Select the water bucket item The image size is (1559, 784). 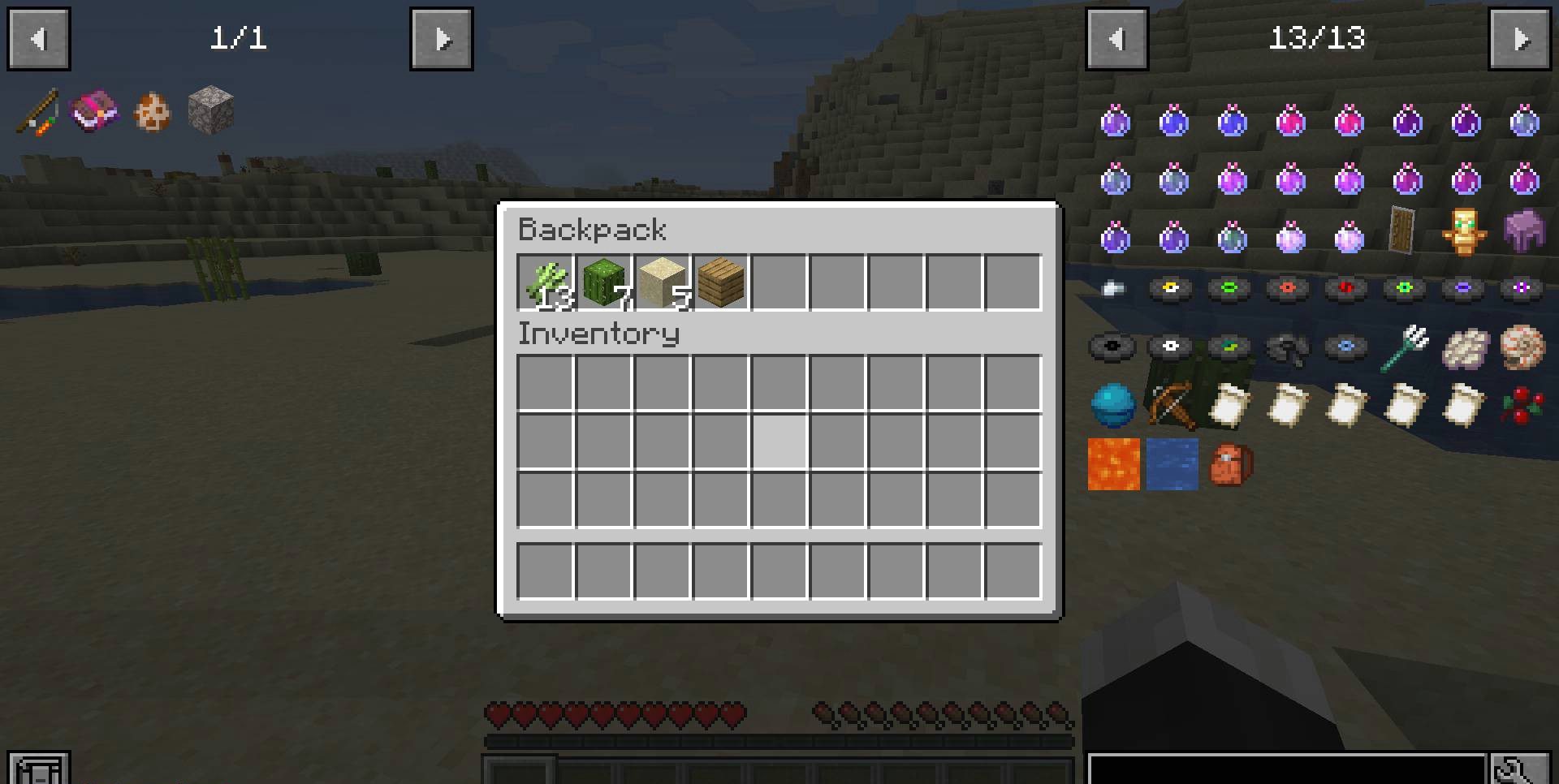(x=1172, y=464)
